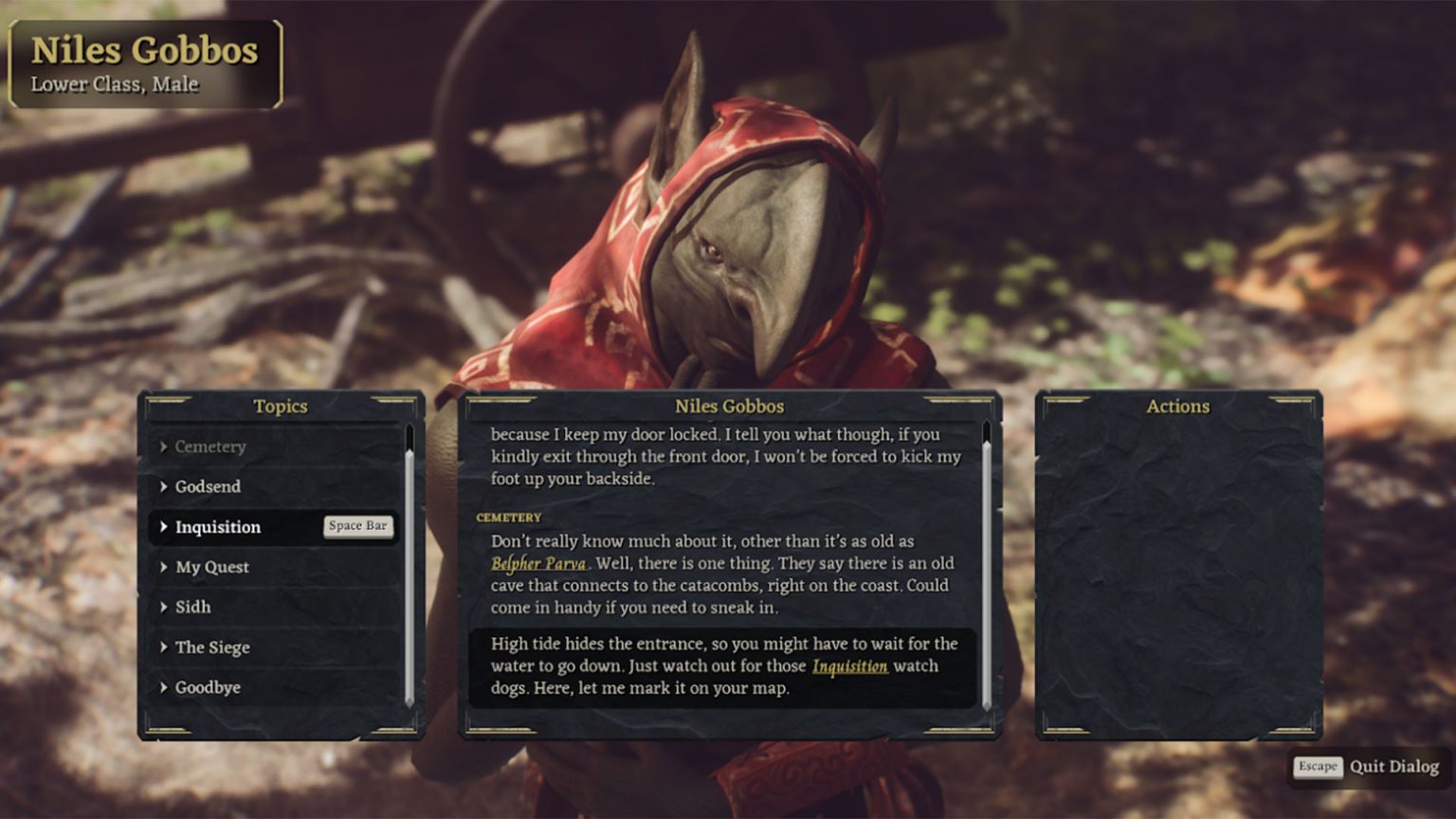Expand the arrow next to "Goodbye"
The width and height of the screenshot is (1456, 819).
tap(166, 687)
